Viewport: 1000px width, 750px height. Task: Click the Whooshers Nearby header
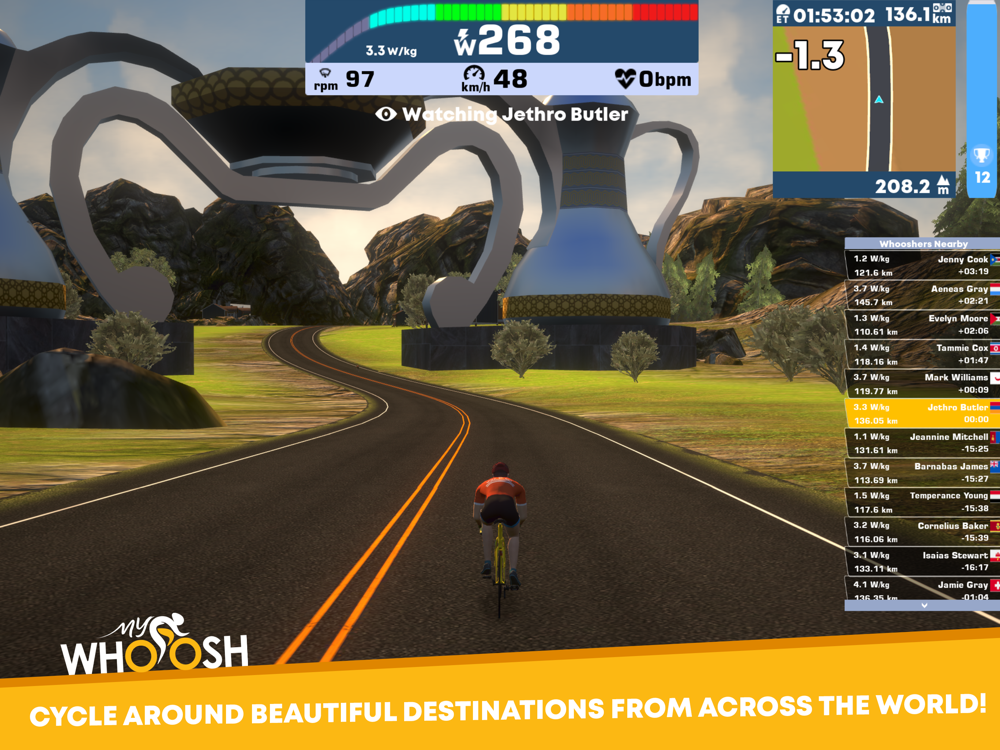coord(922,244)
